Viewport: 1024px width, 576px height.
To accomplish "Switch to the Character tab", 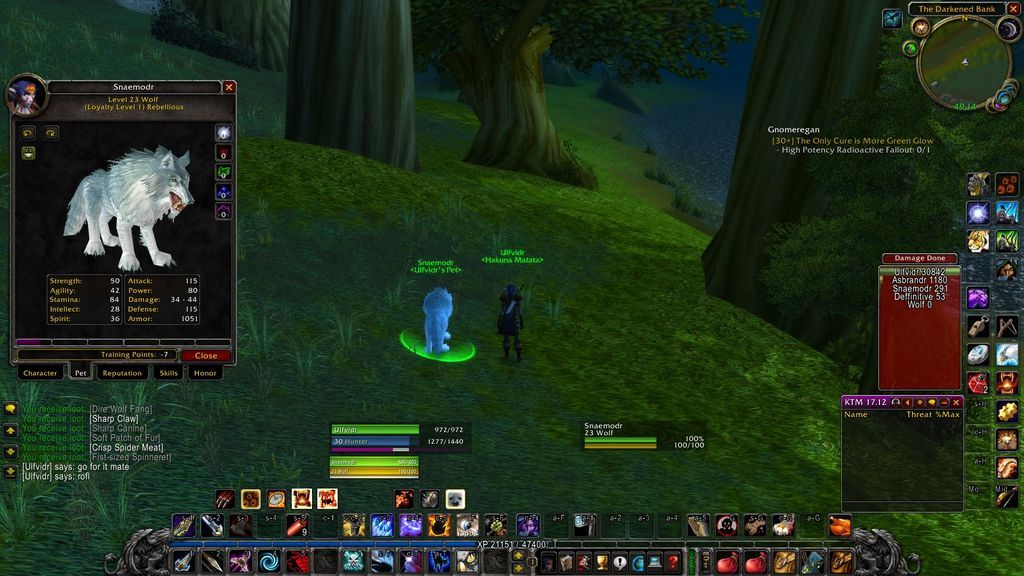I will [x=40, y=373].
